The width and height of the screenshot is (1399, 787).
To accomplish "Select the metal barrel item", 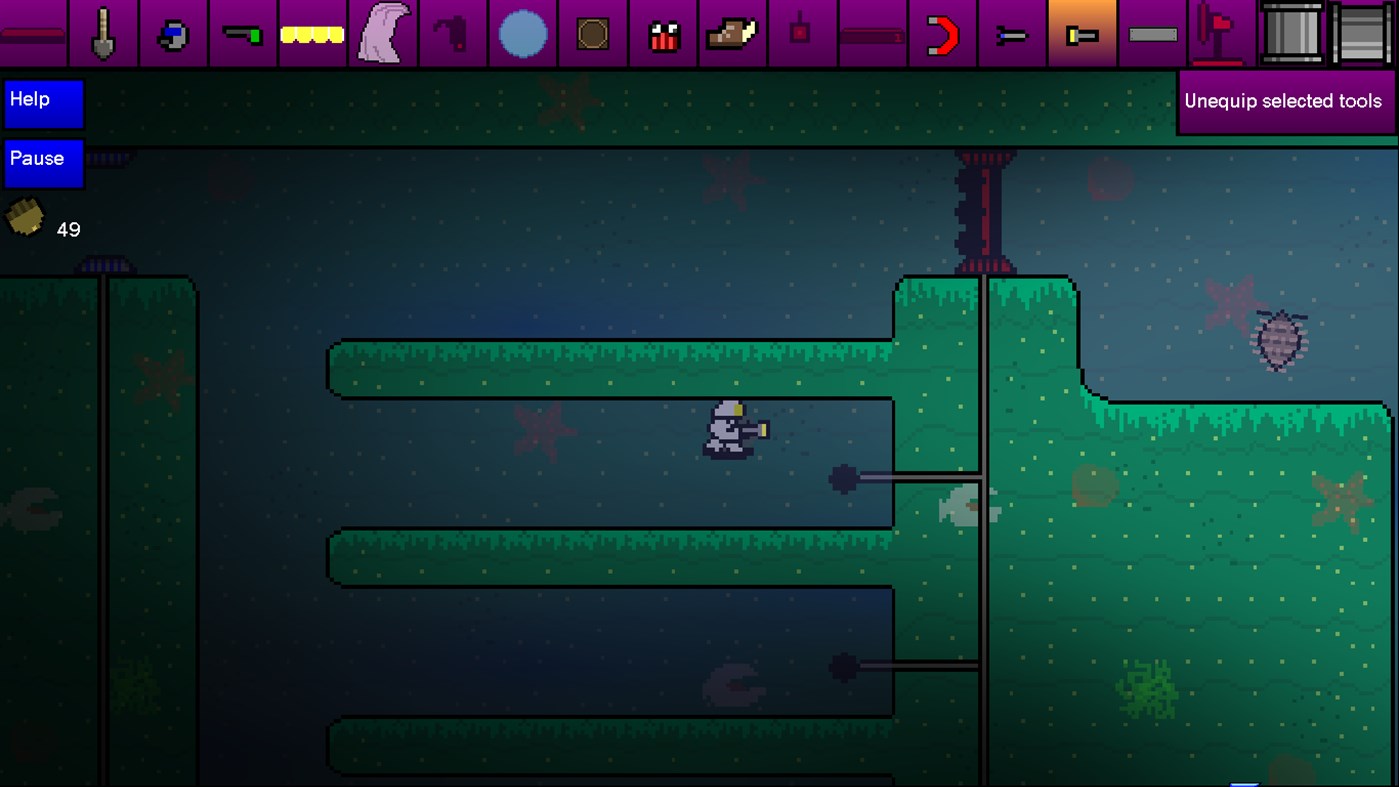I will tap(1292, 32).
